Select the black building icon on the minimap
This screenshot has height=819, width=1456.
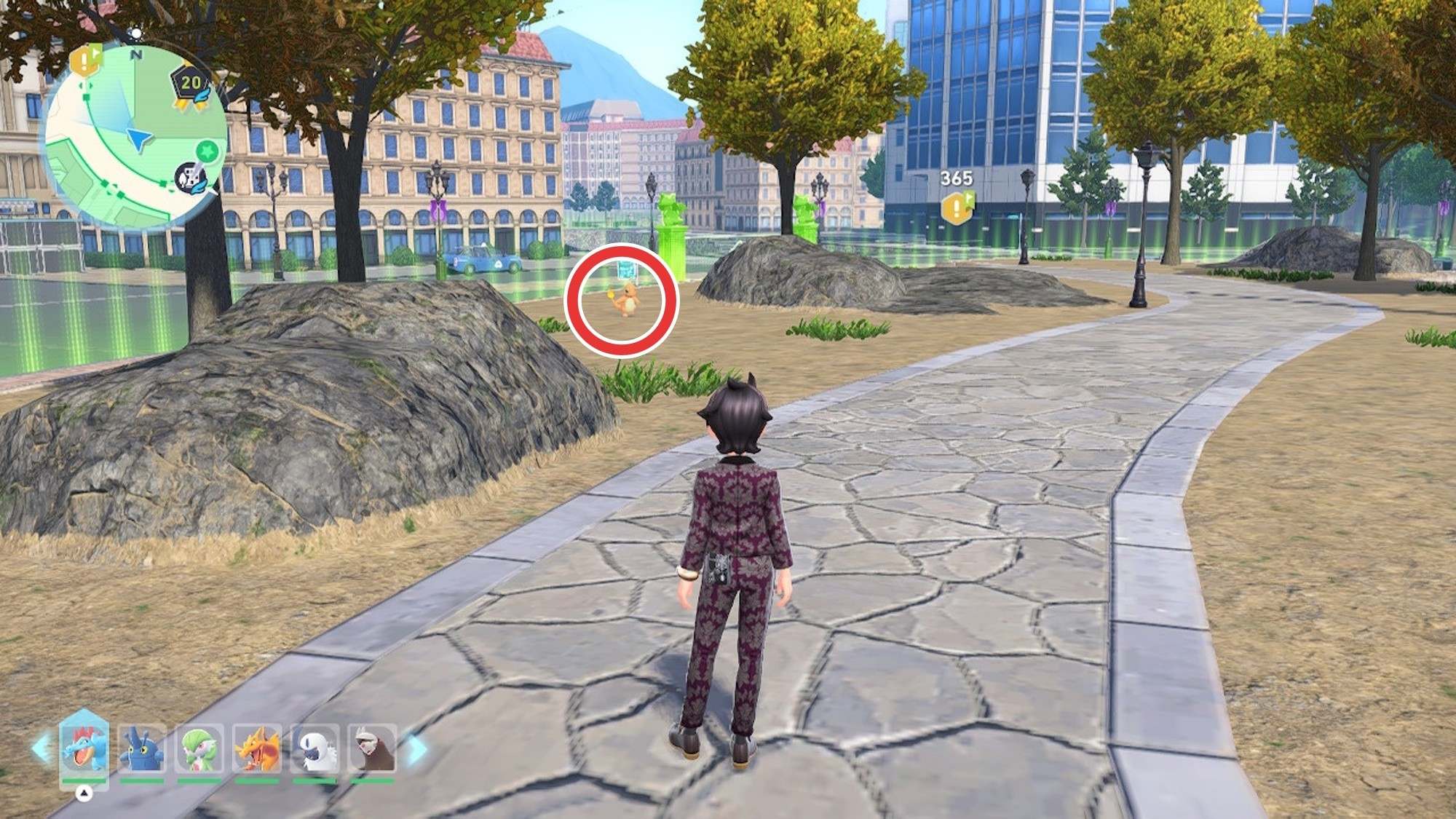[191, 178]
